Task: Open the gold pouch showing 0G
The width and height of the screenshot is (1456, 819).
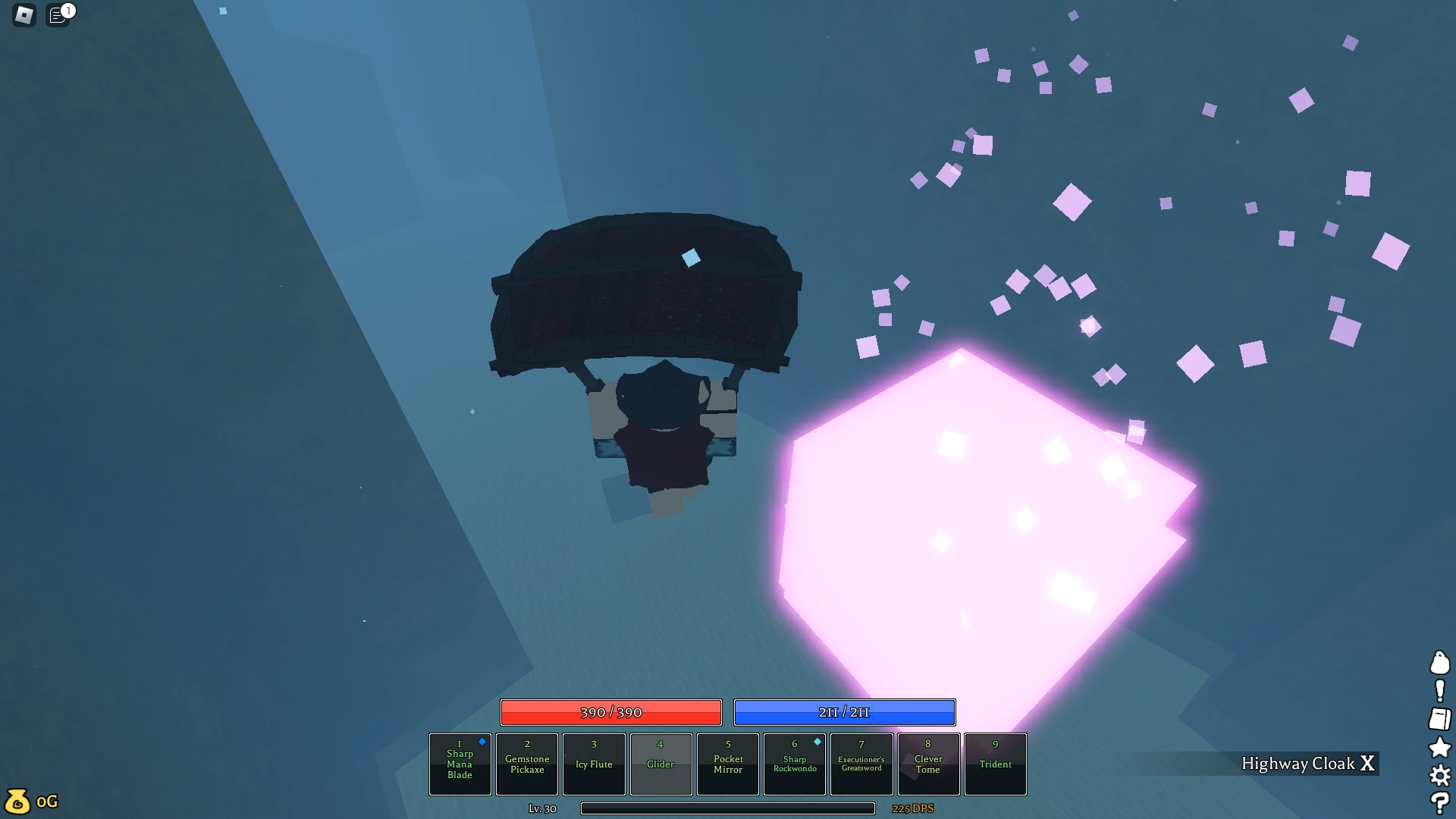Action: [30, 801]
